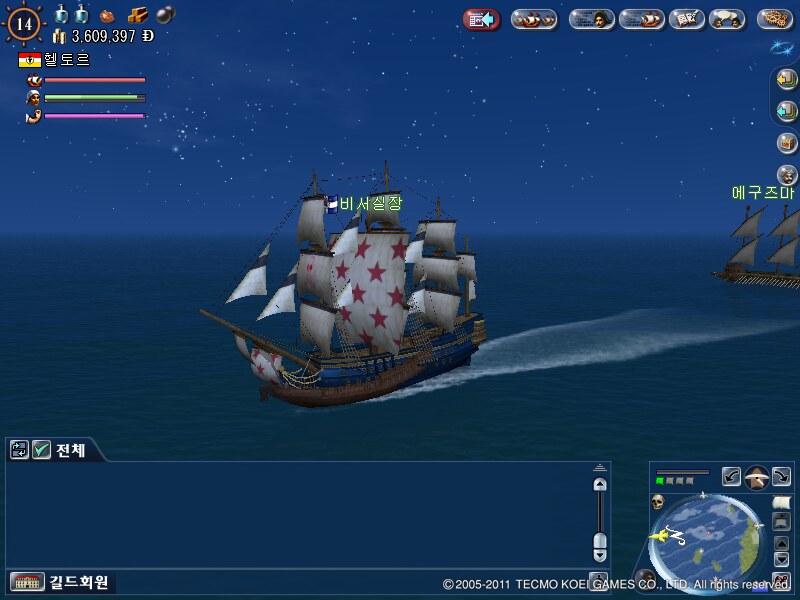The height and width of the screenshot is (600, 800).
Task: Turn ship left with counterclockwise arrow
Action: point(732,477)
